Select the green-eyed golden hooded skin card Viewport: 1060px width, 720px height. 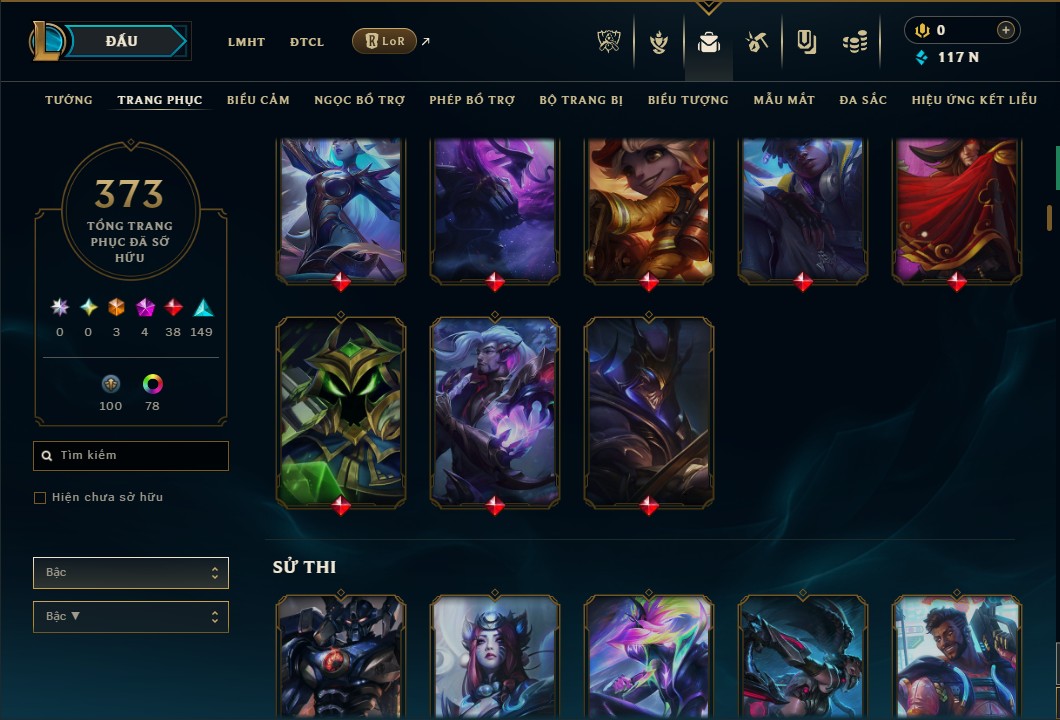pyautogui.click(x=341, y=410)
